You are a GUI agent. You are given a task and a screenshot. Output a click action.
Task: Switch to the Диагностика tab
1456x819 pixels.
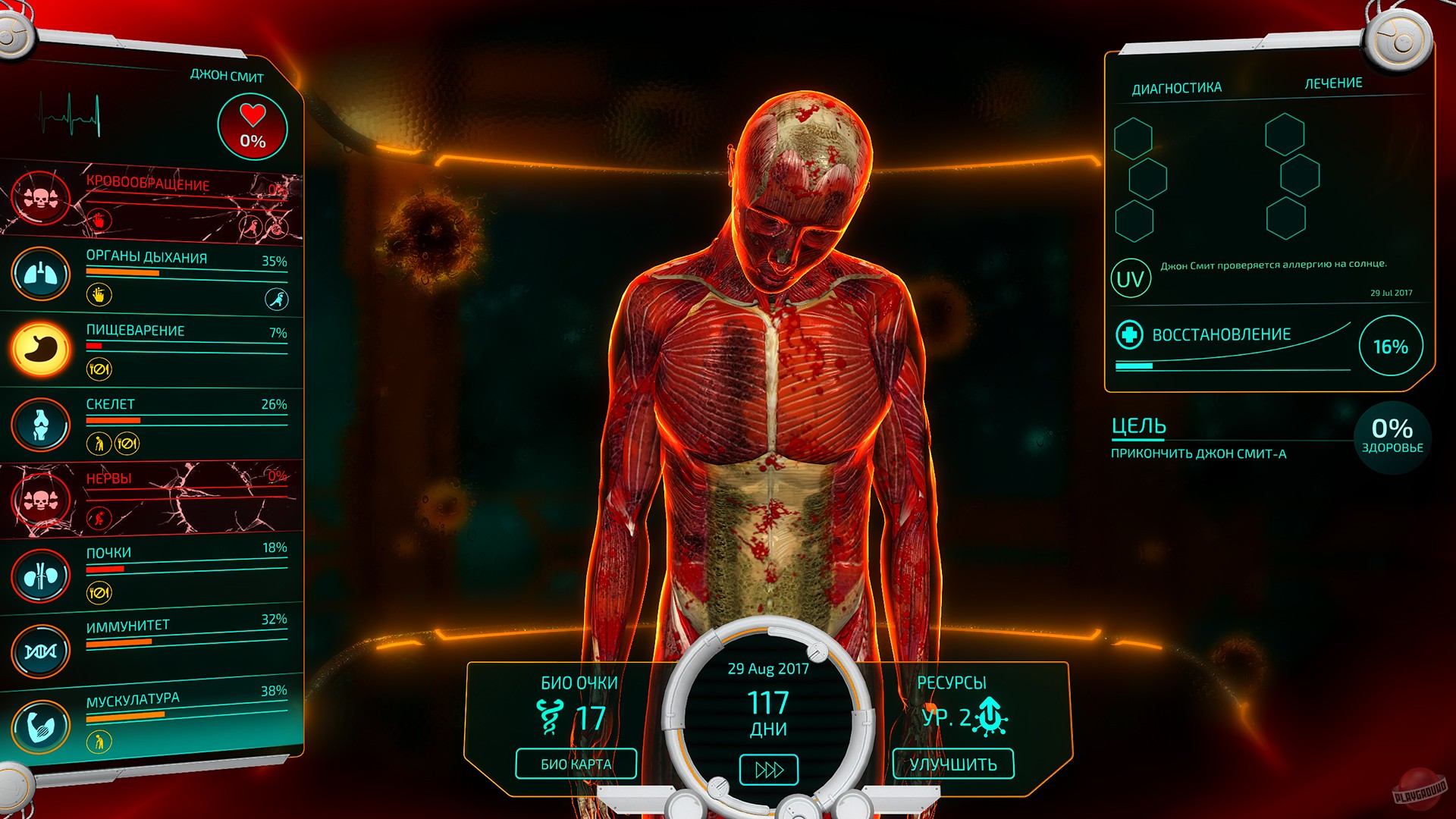pyautogui.click(x=1176, y=86)
